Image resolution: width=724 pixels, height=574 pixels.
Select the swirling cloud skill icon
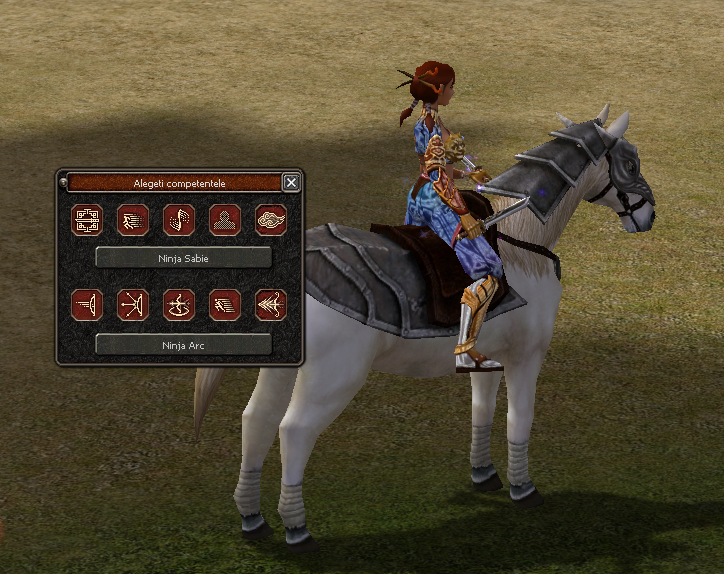[x=271, y=220]
